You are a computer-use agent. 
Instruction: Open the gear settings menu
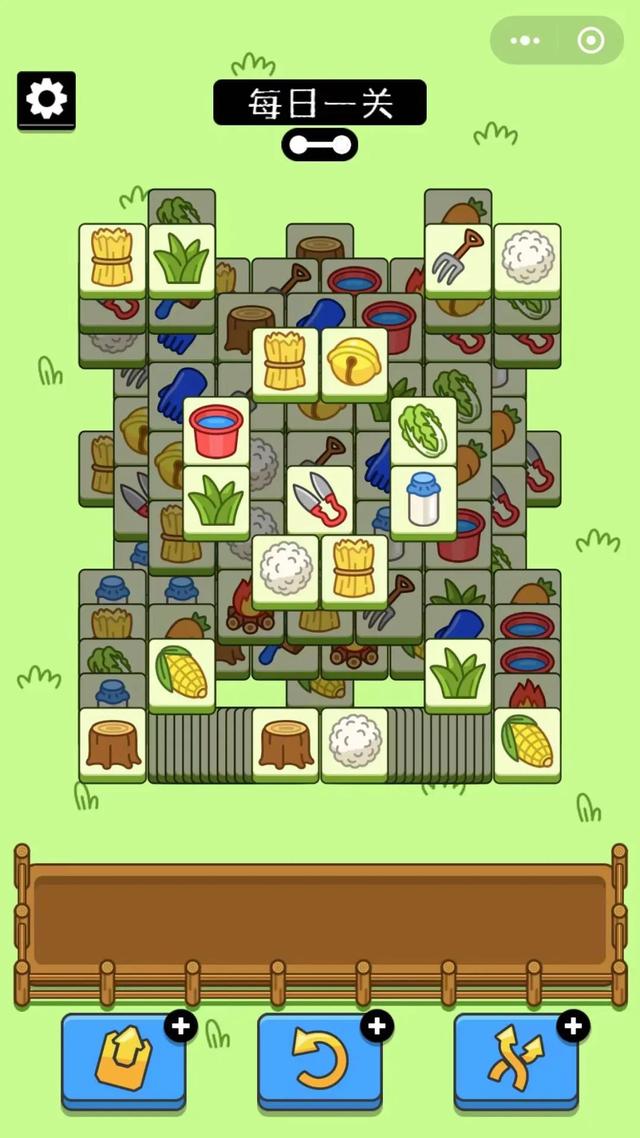(x=46, y=99)
